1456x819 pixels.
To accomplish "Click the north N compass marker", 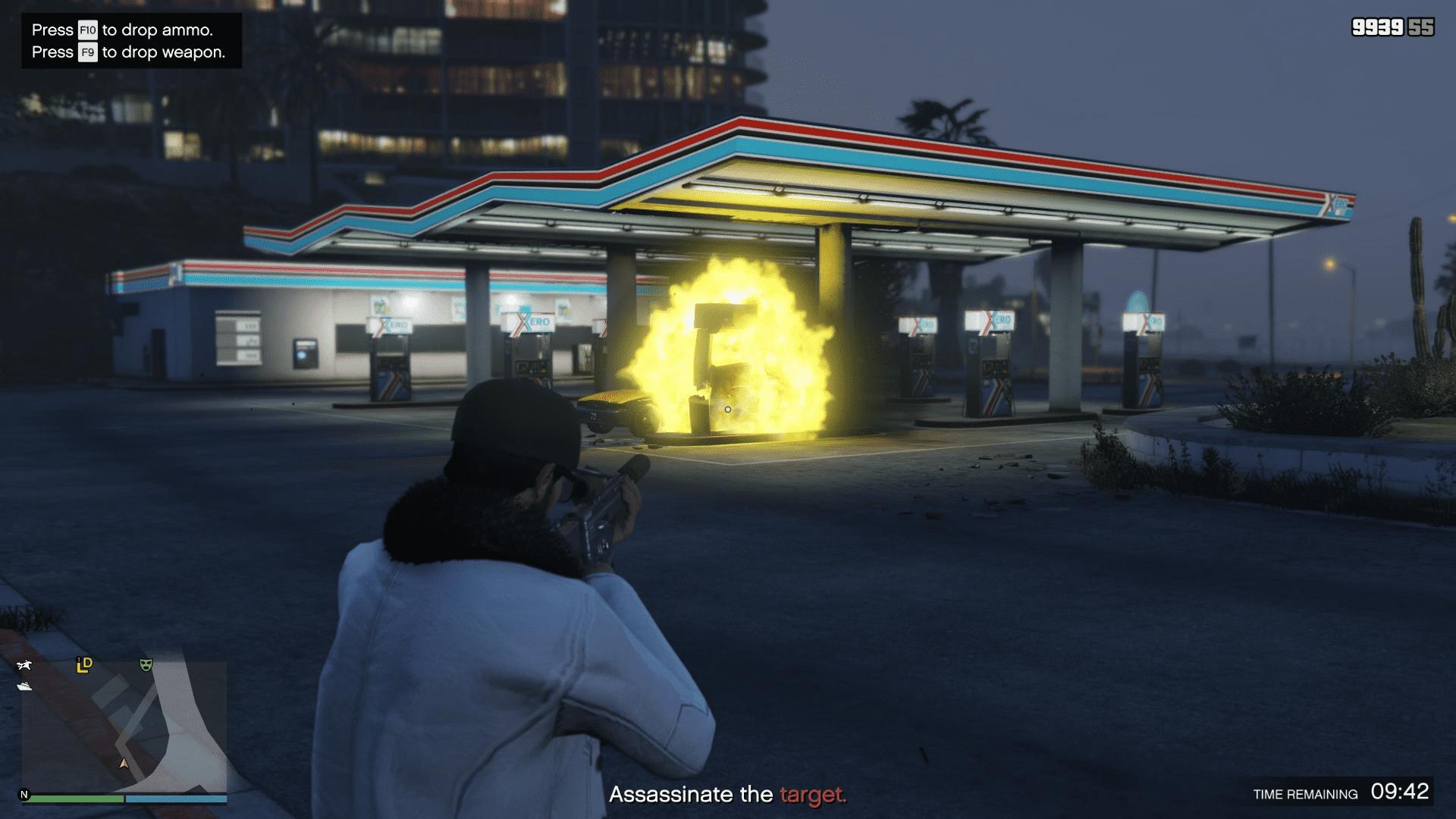I will (24, 795).
